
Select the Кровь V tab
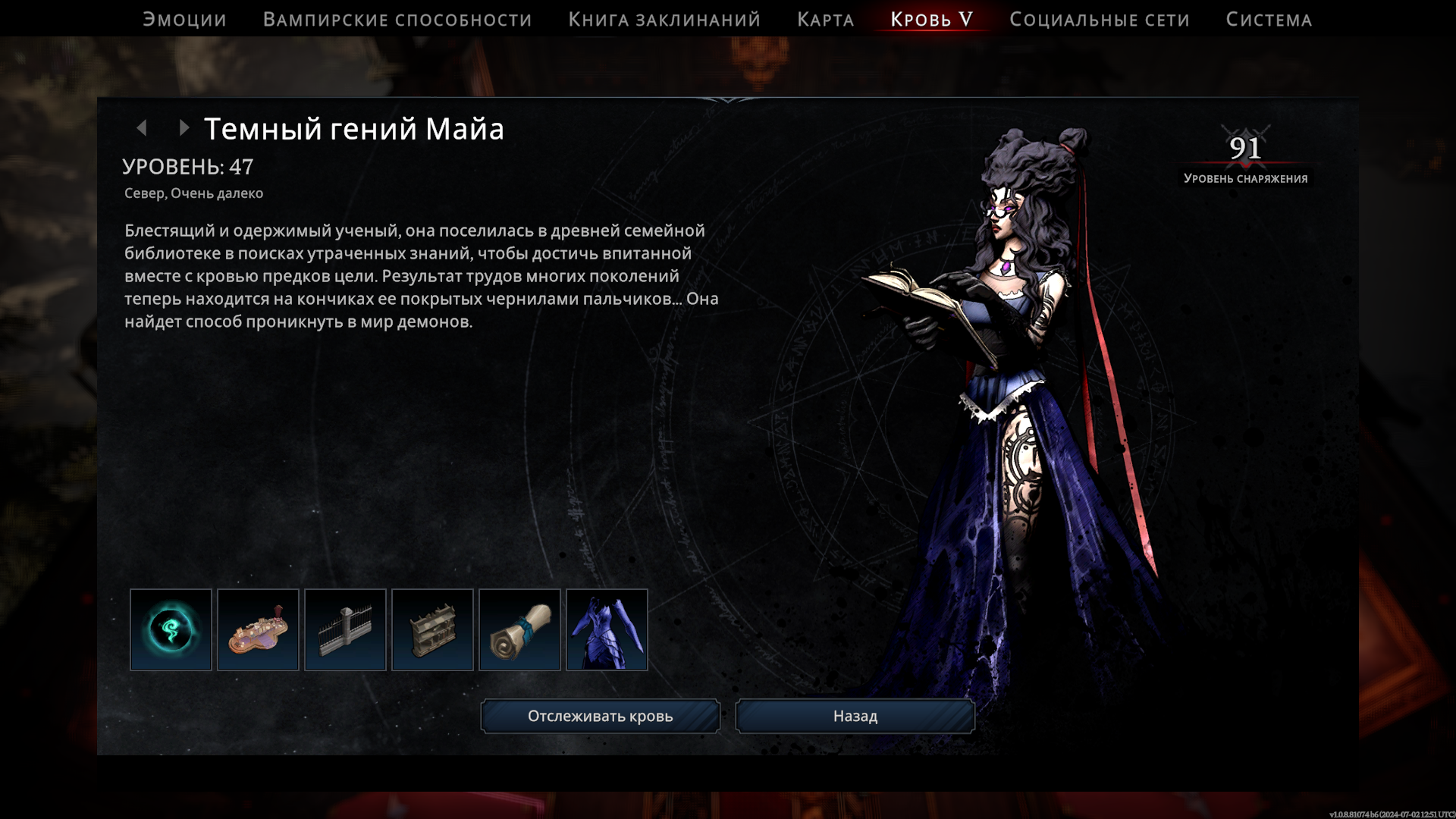(931, 20)
